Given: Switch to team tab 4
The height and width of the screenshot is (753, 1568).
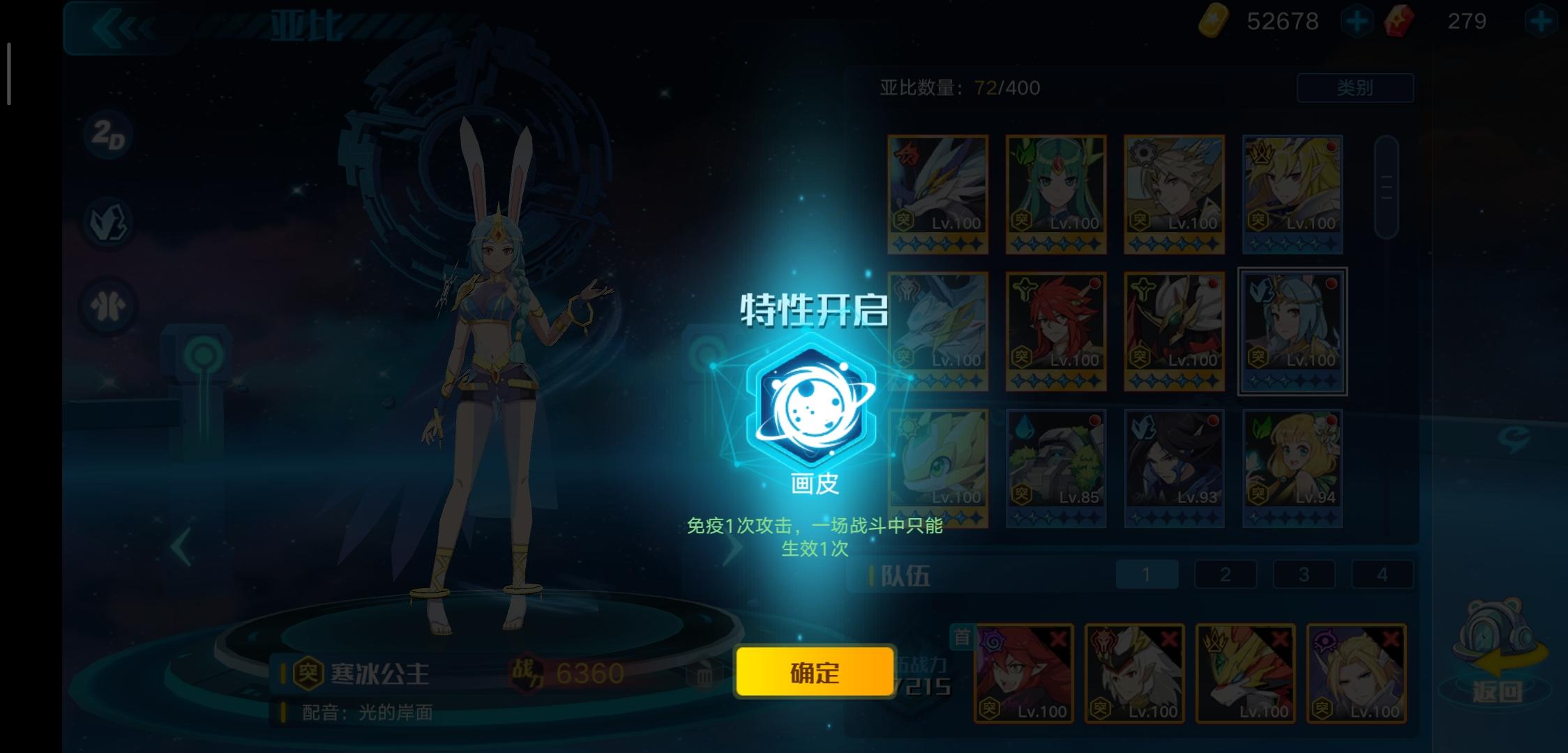Looking at the screenshot, I should (1385, 574).
